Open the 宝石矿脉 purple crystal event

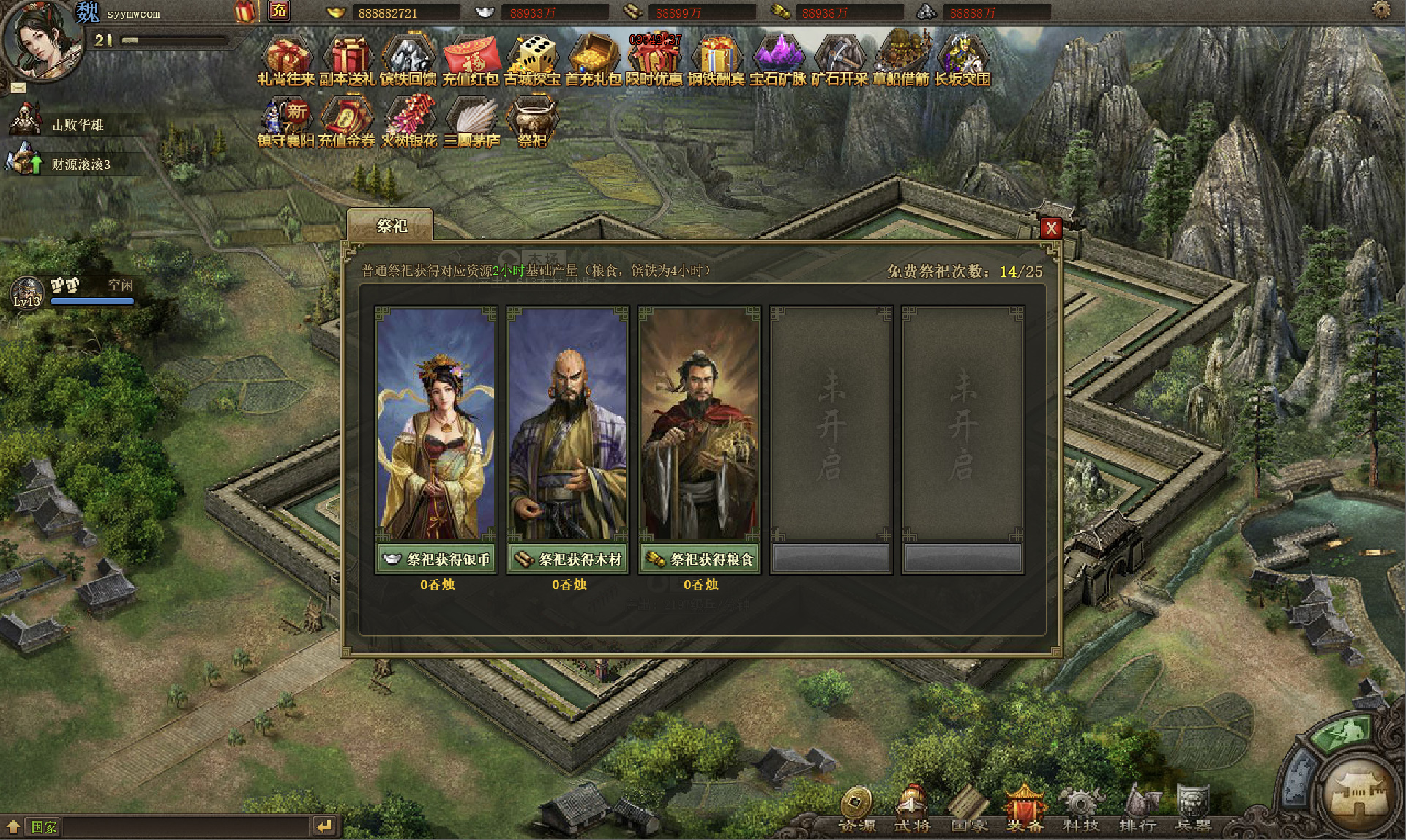[778, 60]
